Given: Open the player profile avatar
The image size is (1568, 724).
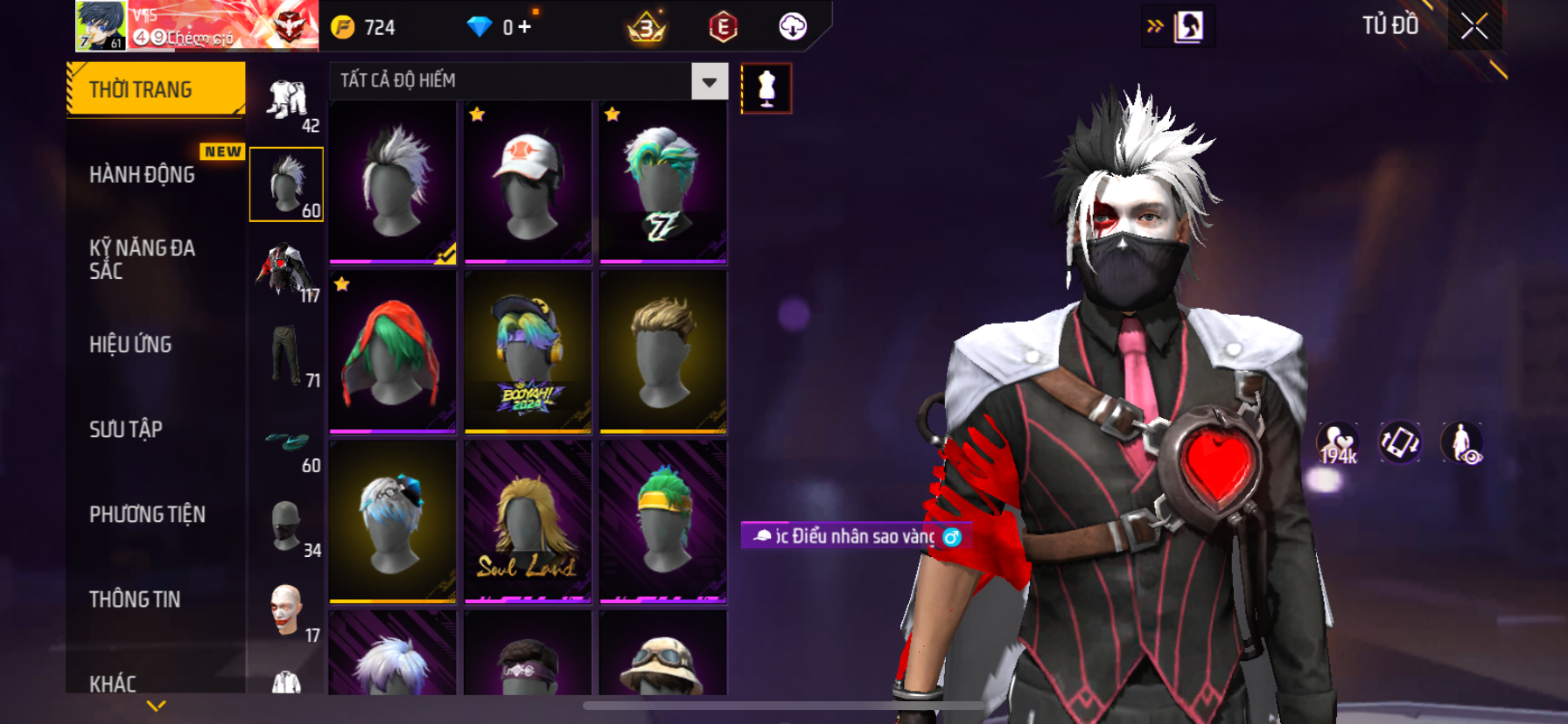Looking at the screenshot, I should tap(101, 25).
